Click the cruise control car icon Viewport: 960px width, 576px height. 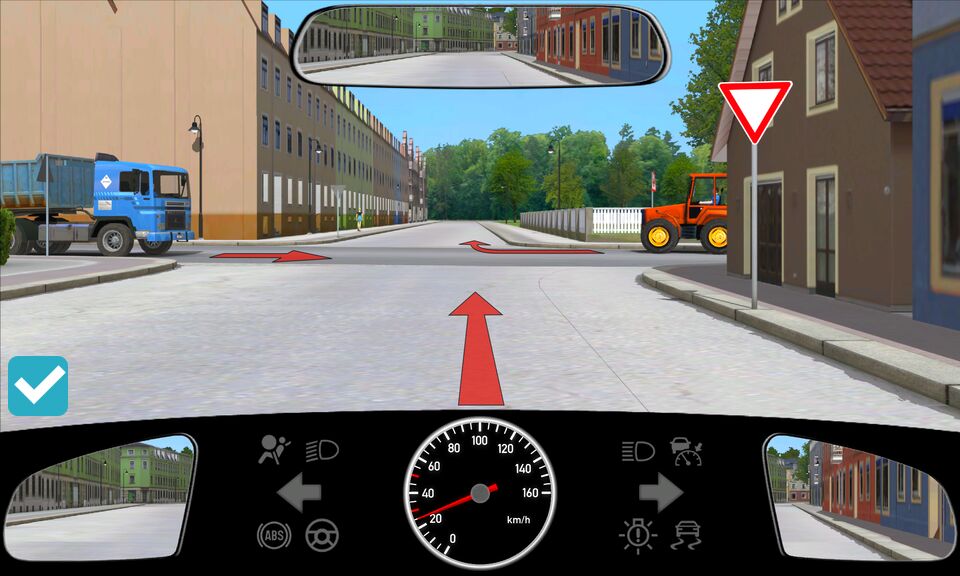pos(686,451)
